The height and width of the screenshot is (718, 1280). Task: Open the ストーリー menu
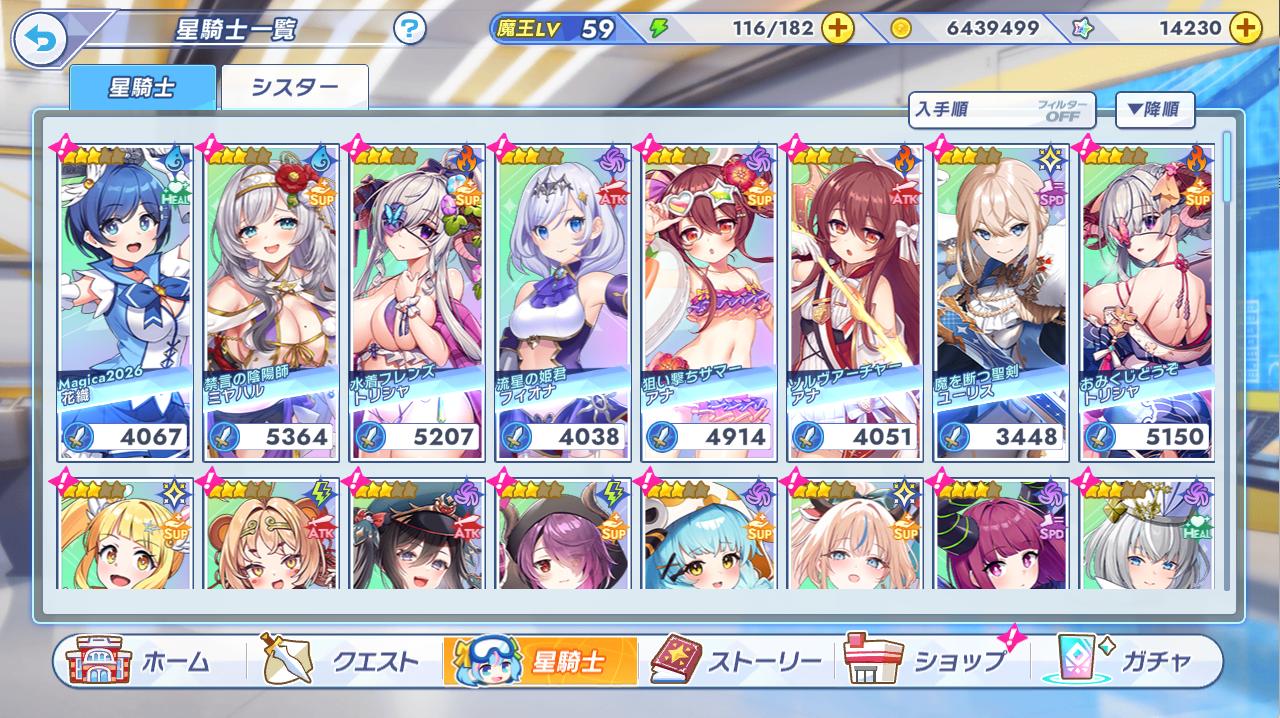737,661
